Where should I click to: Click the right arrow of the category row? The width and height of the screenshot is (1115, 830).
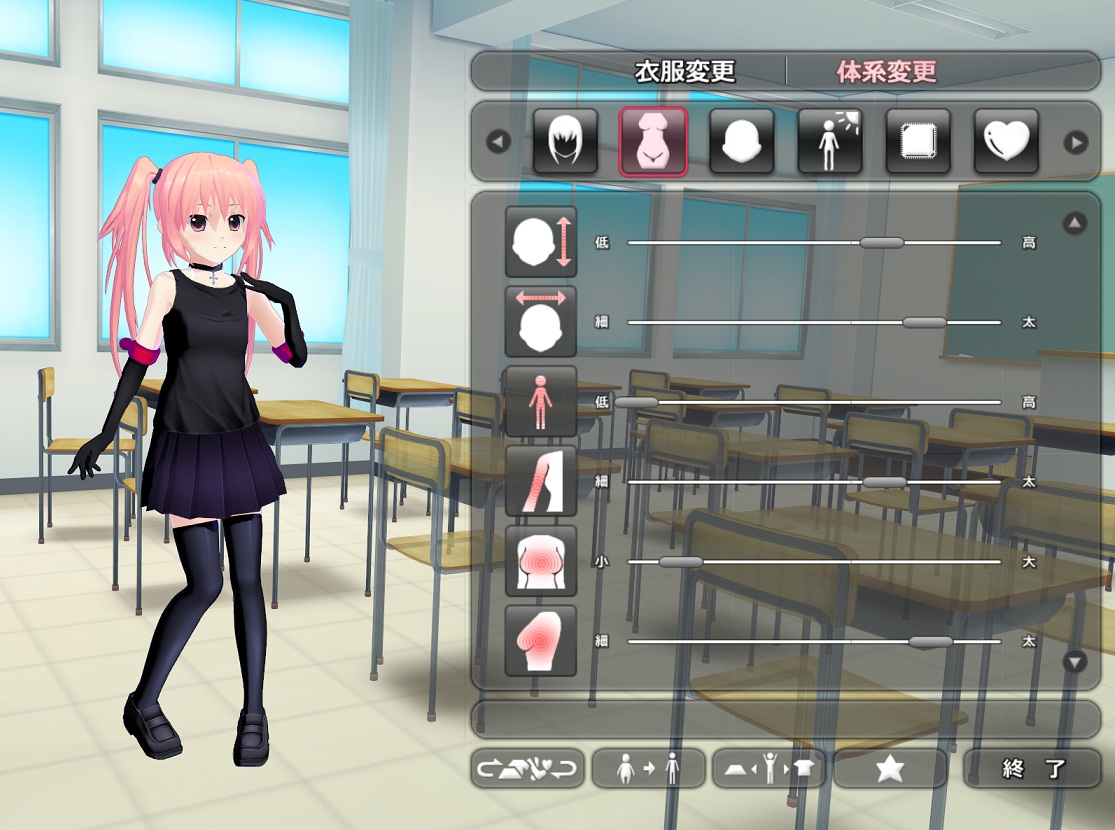(x=1076, y=142)
